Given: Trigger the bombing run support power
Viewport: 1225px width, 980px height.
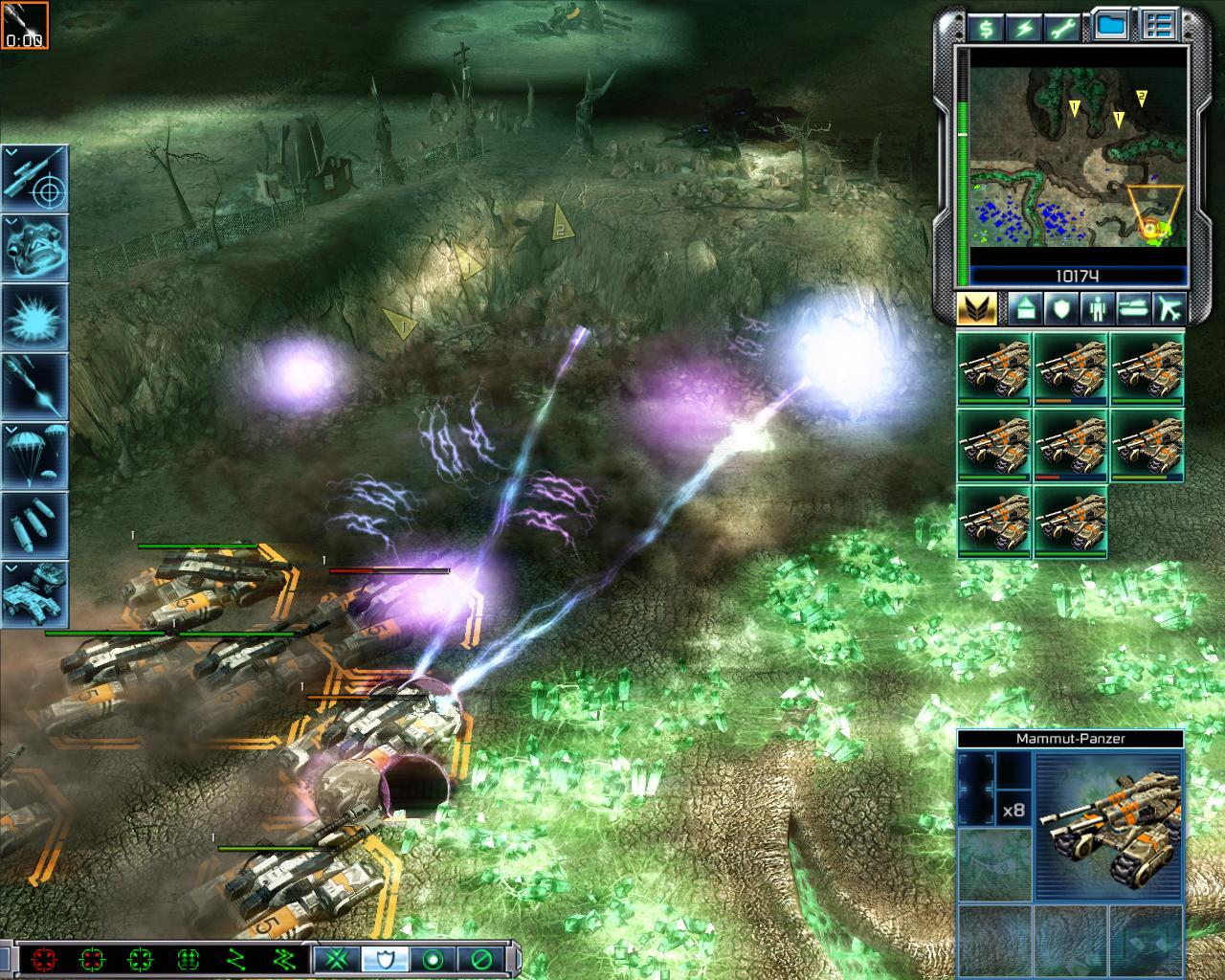Looking at the screenshot, I should click(x=35, y=523).
